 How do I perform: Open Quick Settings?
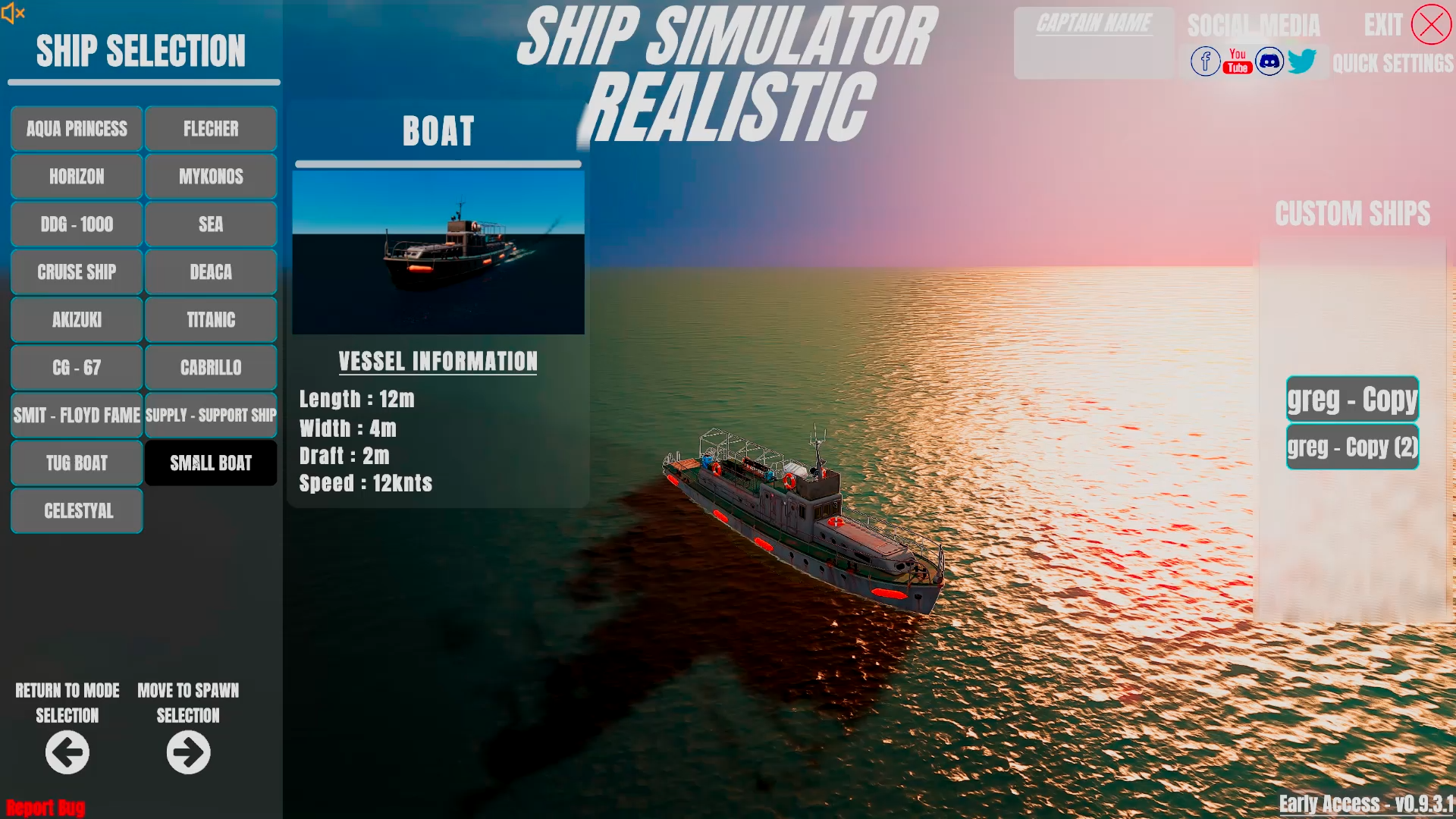point(1393,64)
